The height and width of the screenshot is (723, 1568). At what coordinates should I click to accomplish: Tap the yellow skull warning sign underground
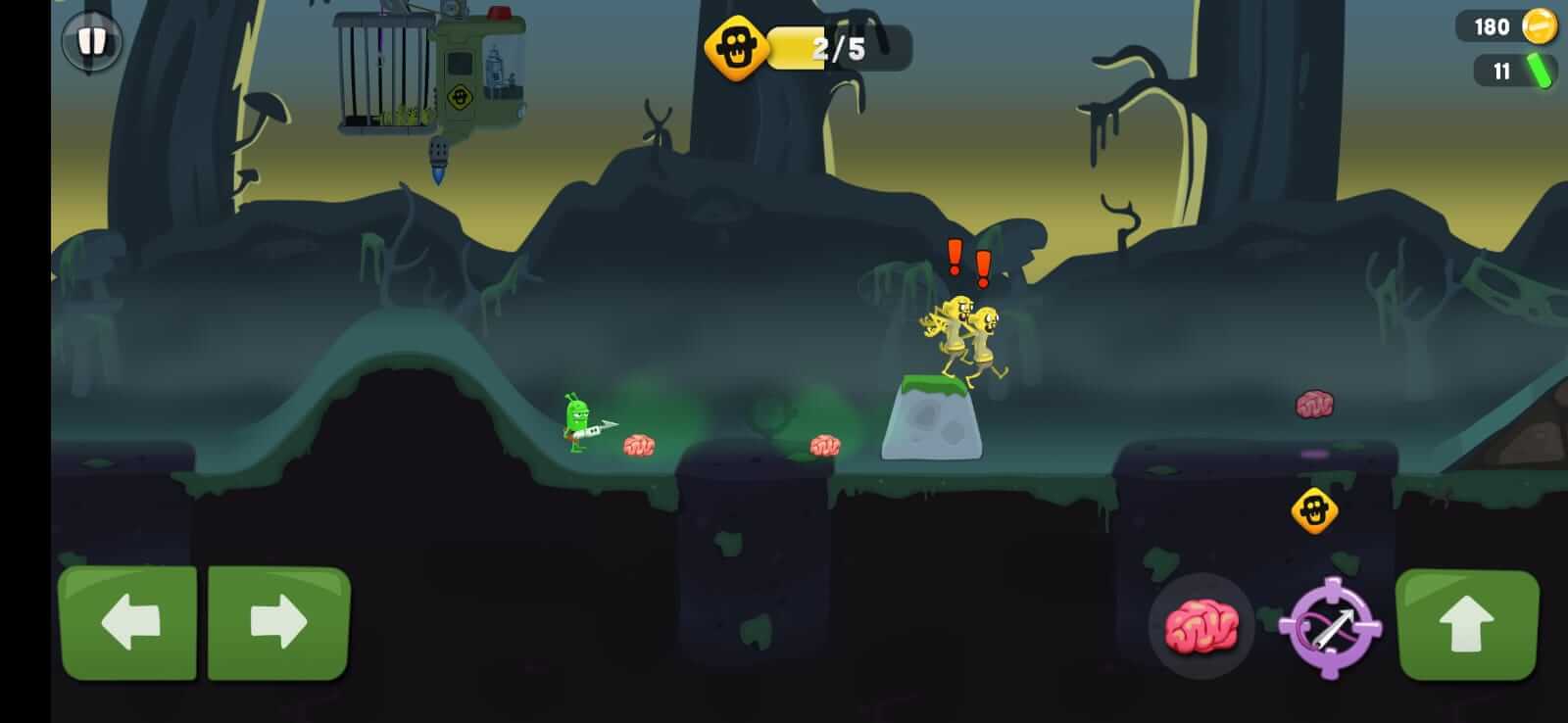[x=1313, y=509]
